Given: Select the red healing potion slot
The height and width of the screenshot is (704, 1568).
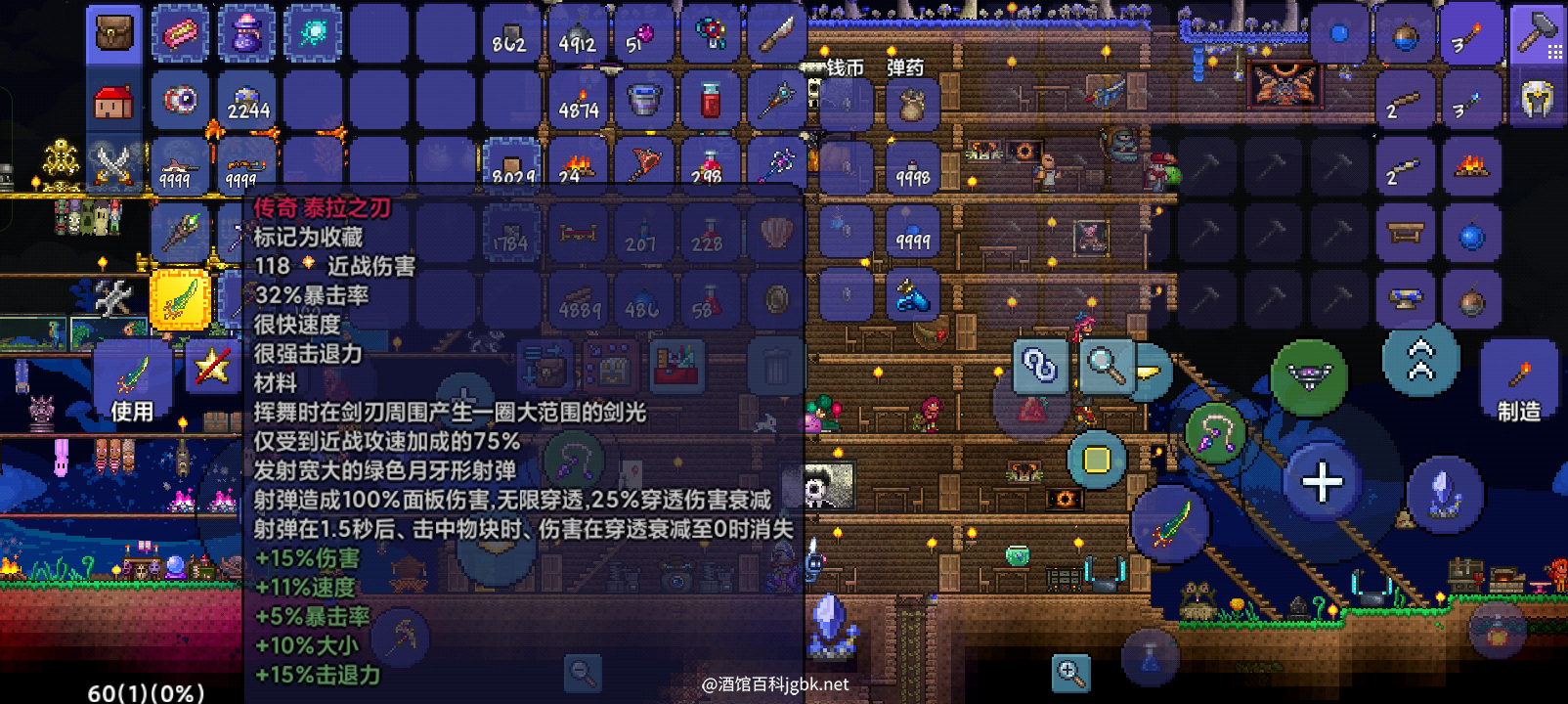Looking at the screenshot, I should (x=711, y=101).
